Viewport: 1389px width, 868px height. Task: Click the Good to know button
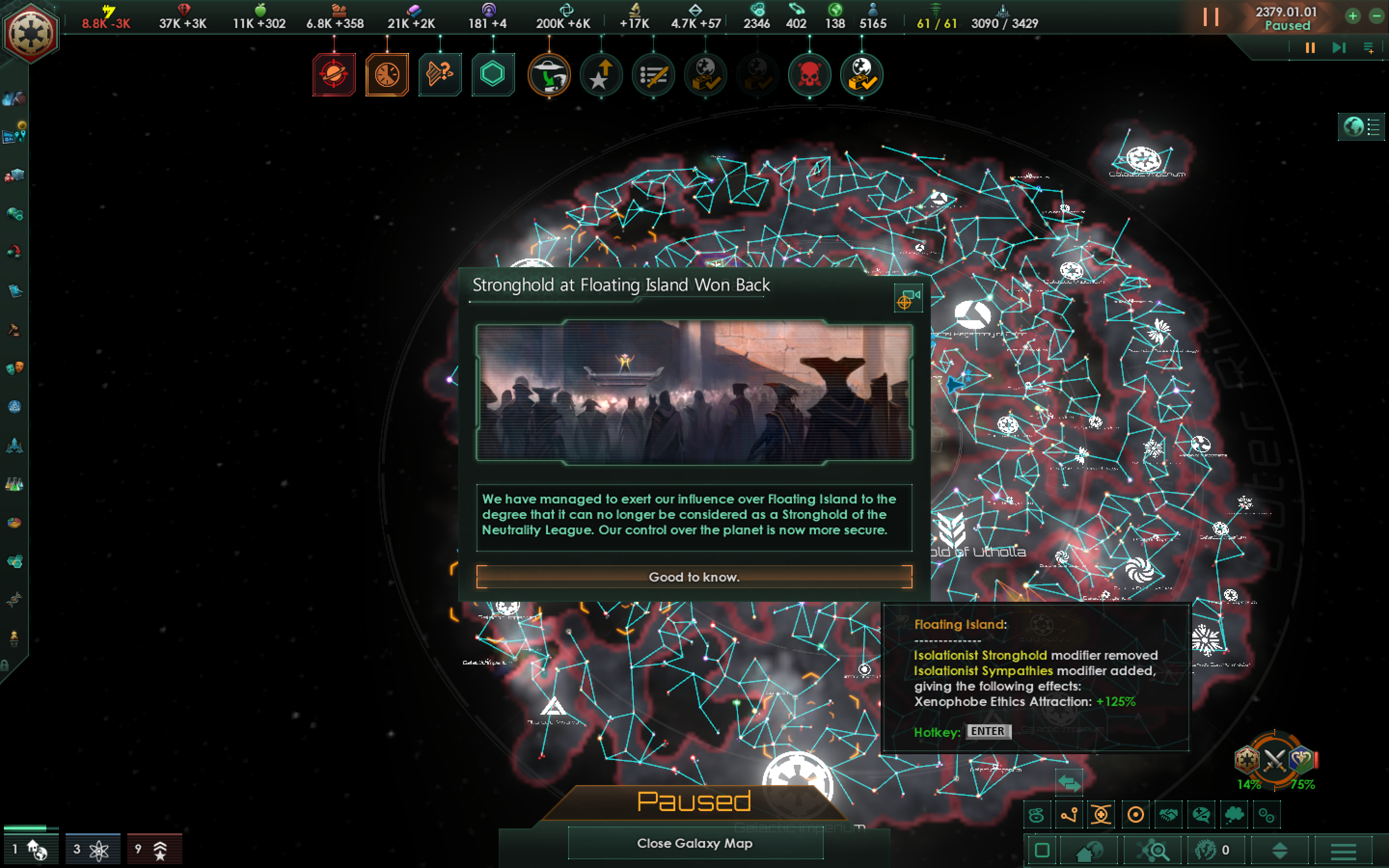pyautogui.click(x=694, y=577)
